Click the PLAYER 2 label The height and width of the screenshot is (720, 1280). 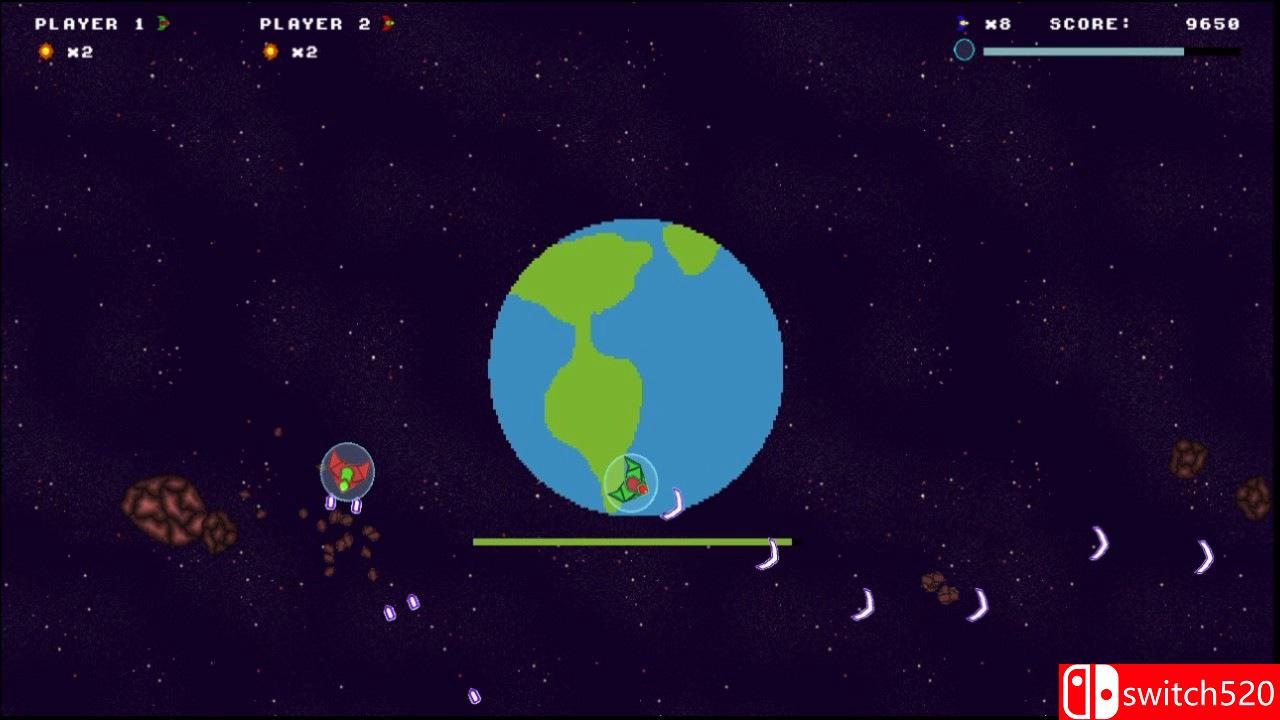click(312, 23)
